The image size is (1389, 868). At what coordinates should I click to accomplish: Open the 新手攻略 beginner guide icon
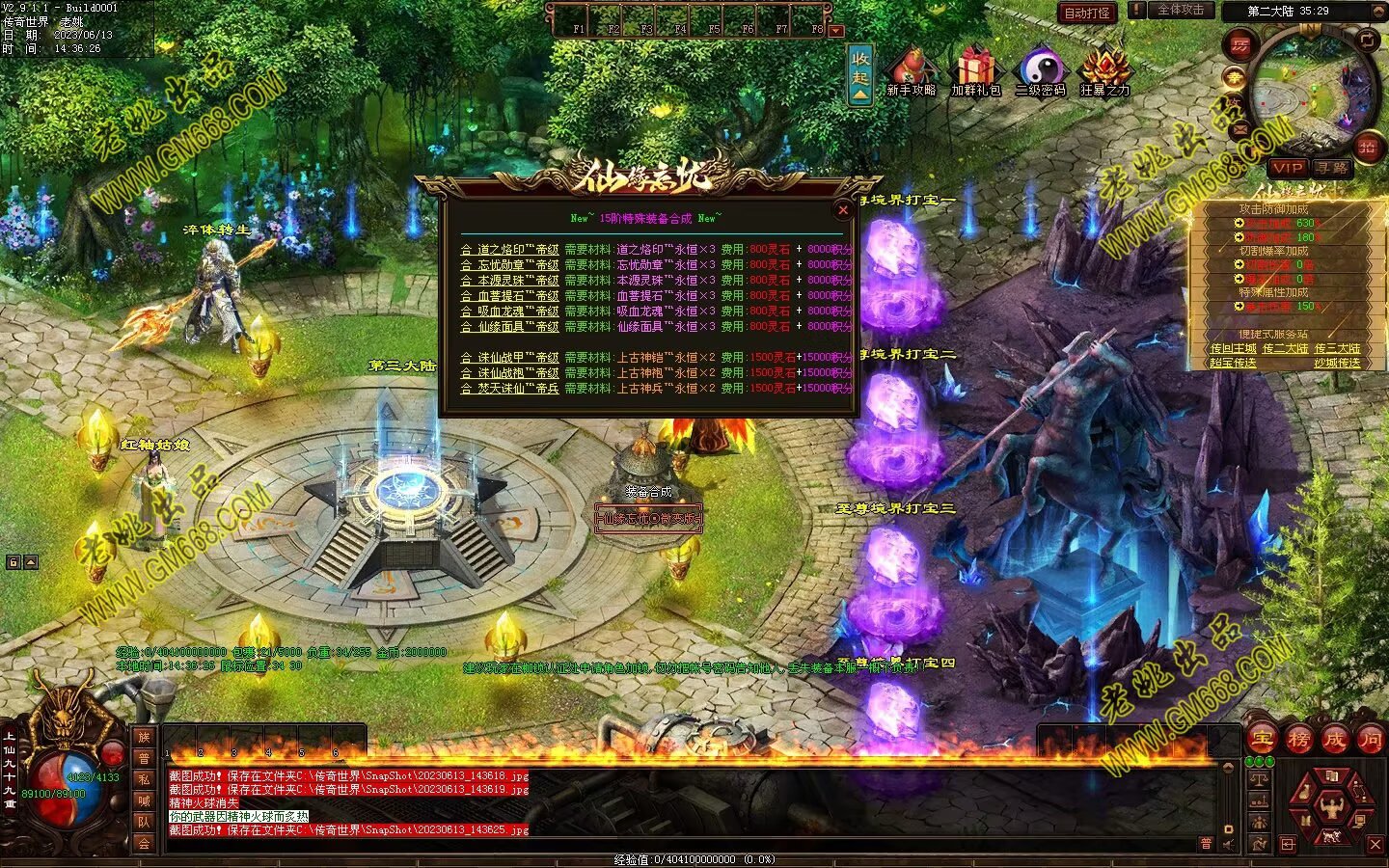tap(911, 71)
